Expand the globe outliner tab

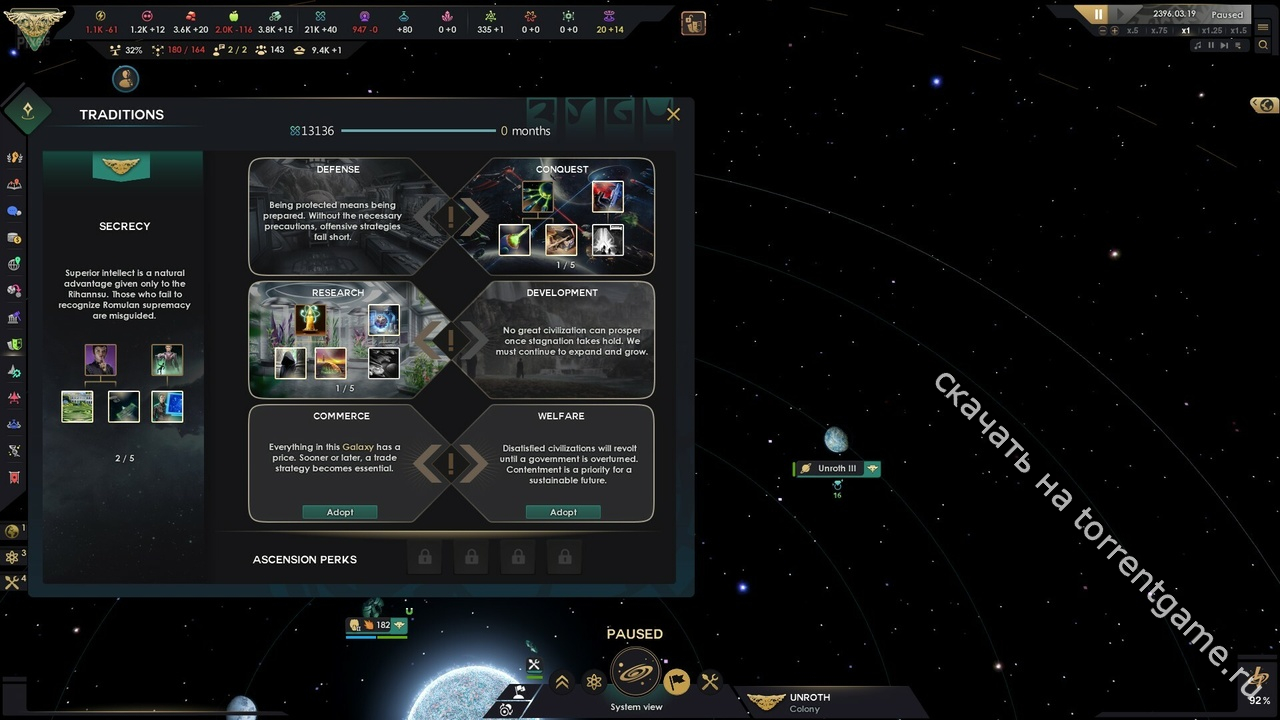[x=1264, y=105]
